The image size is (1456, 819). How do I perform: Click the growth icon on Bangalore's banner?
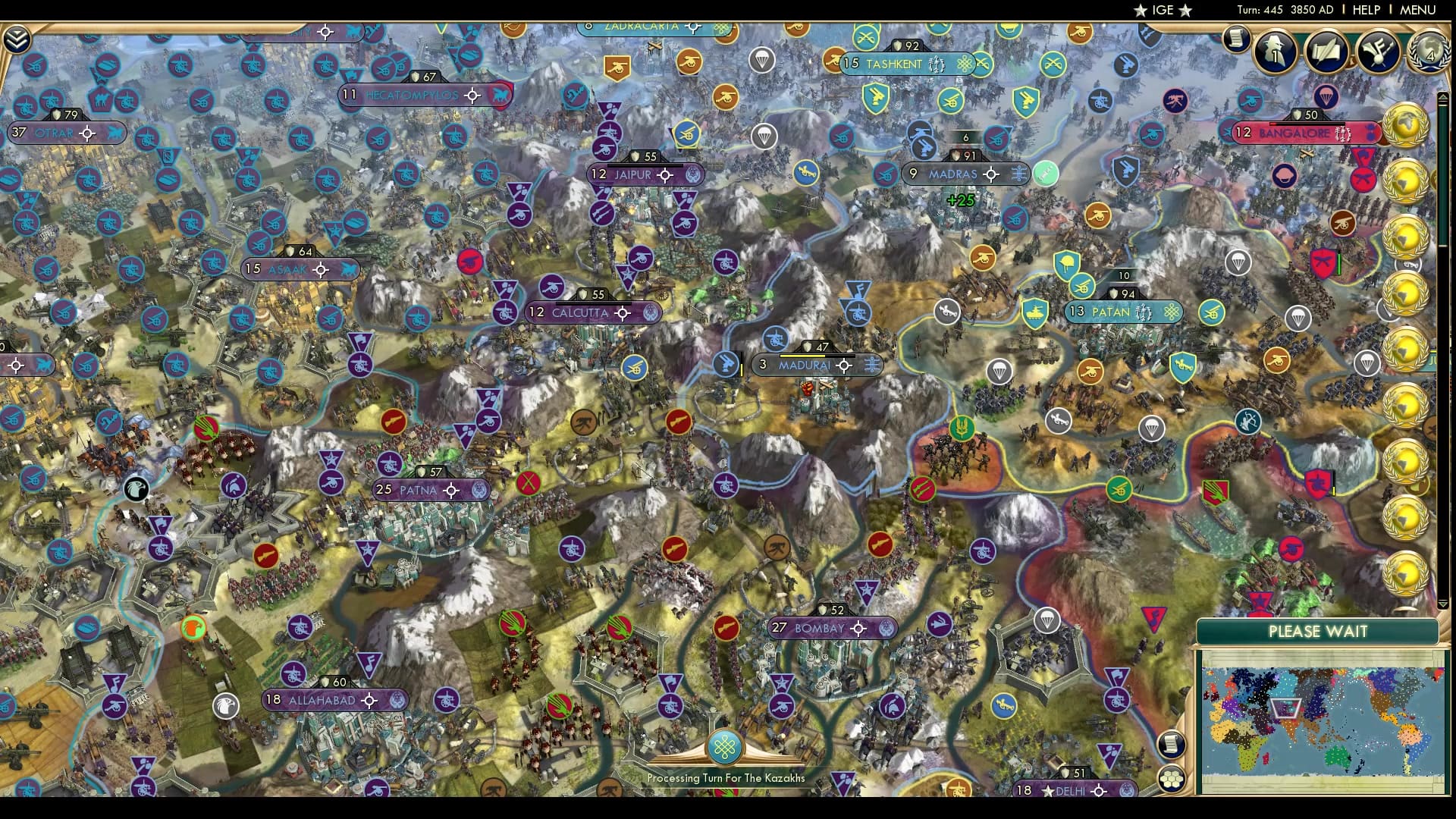click(x=1370, y=133)
